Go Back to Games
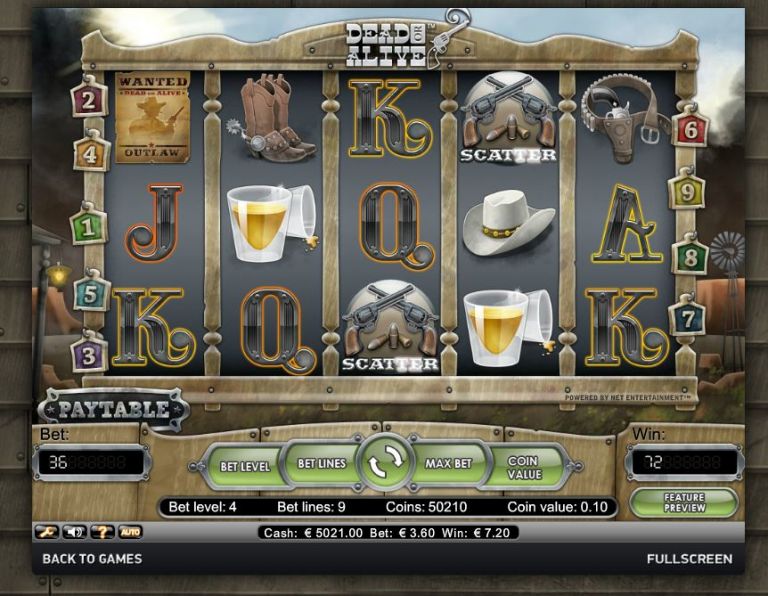768x596 pixels. tap(92, 559)
